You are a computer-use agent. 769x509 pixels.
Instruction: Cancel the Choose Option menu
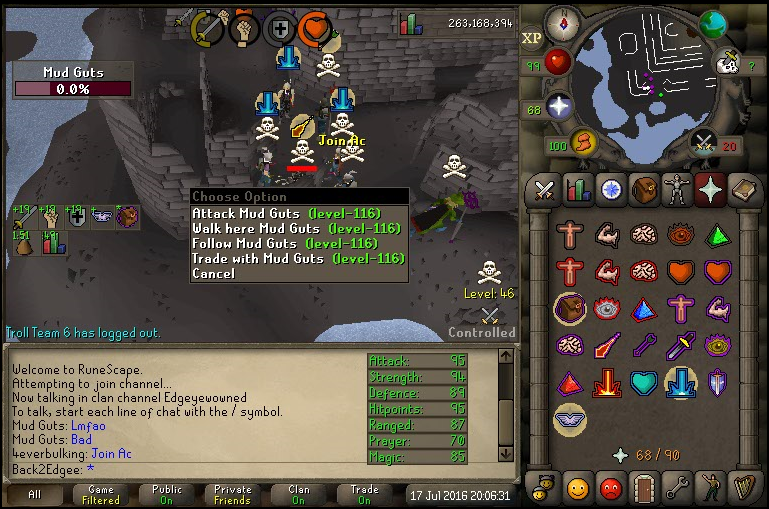(x=213, y=273)
